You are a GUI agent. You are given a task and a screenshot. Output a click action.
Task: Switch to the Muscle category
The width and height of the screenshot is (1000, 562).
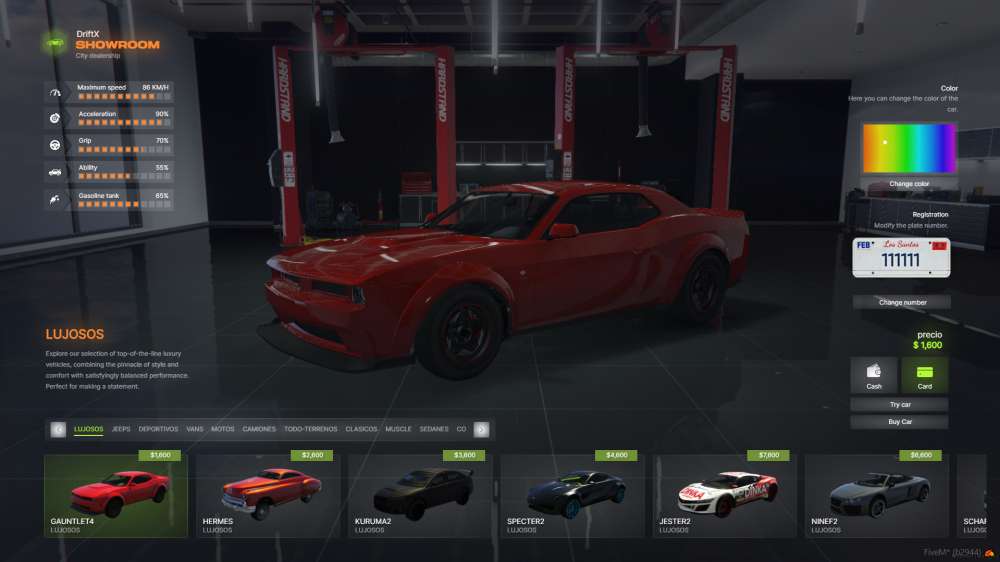point(398,429)
